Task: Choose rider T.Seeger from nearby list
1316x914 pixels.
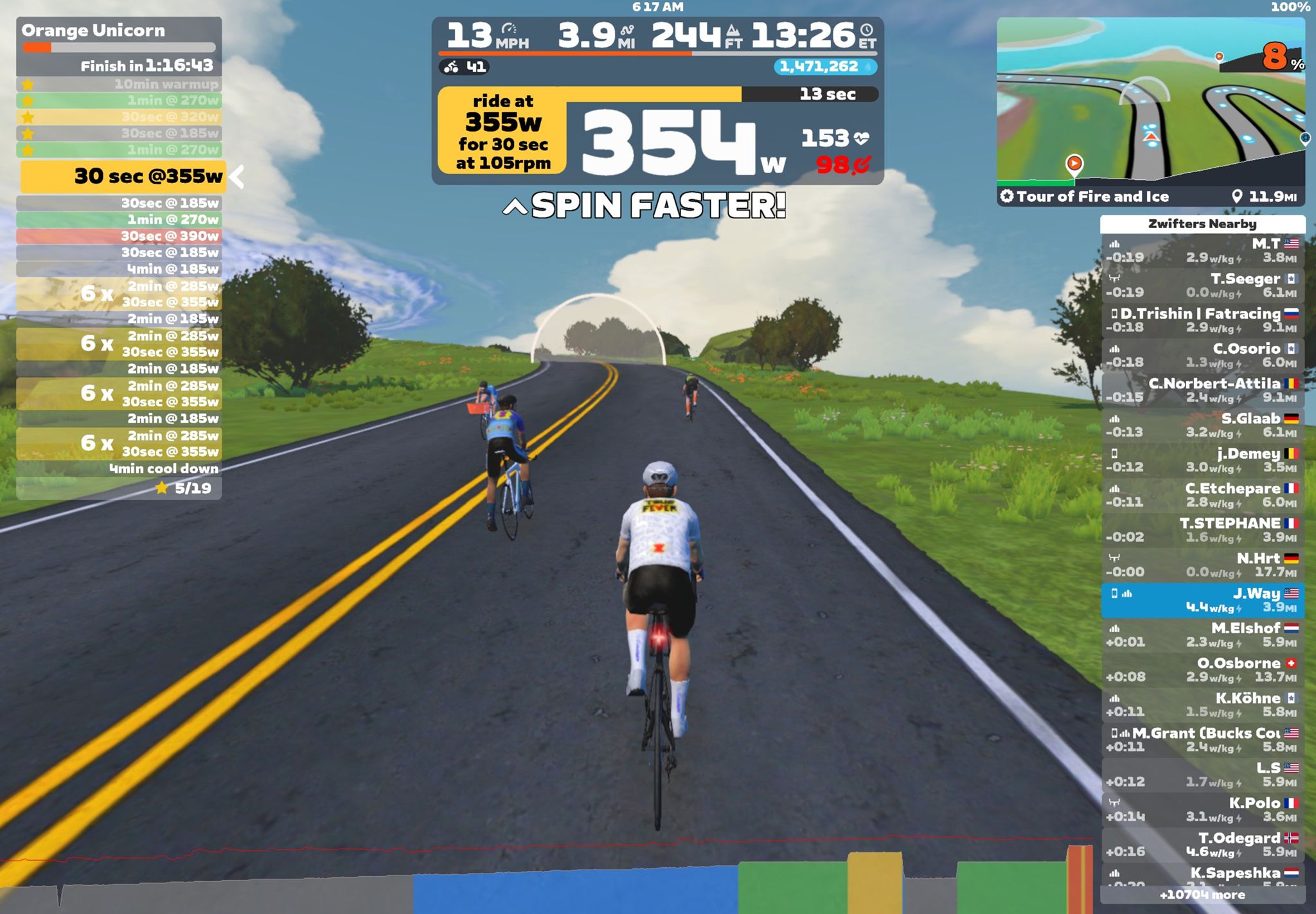Action: coord(1202,285)
